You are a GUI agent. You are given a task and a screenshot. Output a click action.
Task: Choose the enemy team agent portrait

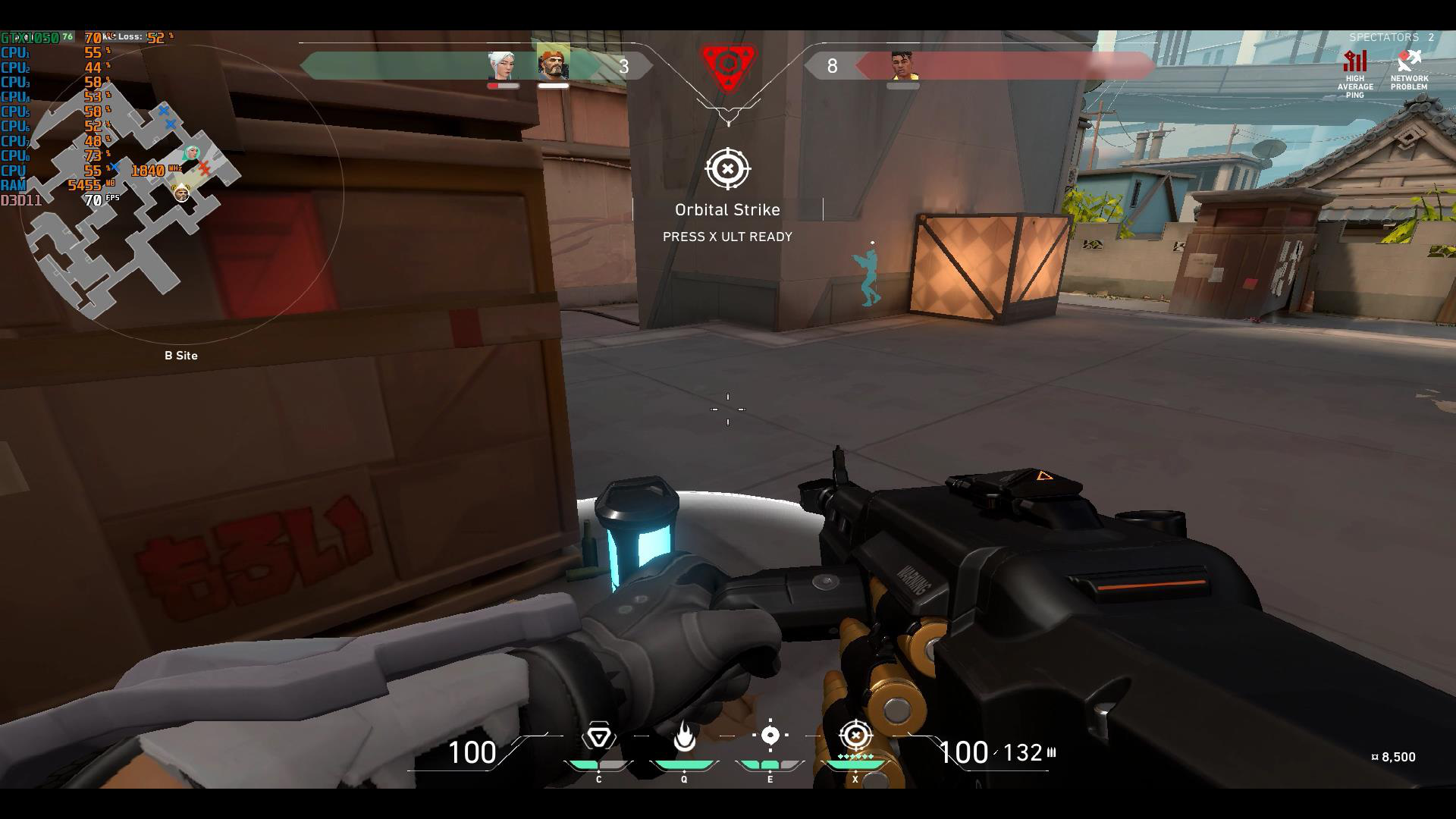point(902,65)
